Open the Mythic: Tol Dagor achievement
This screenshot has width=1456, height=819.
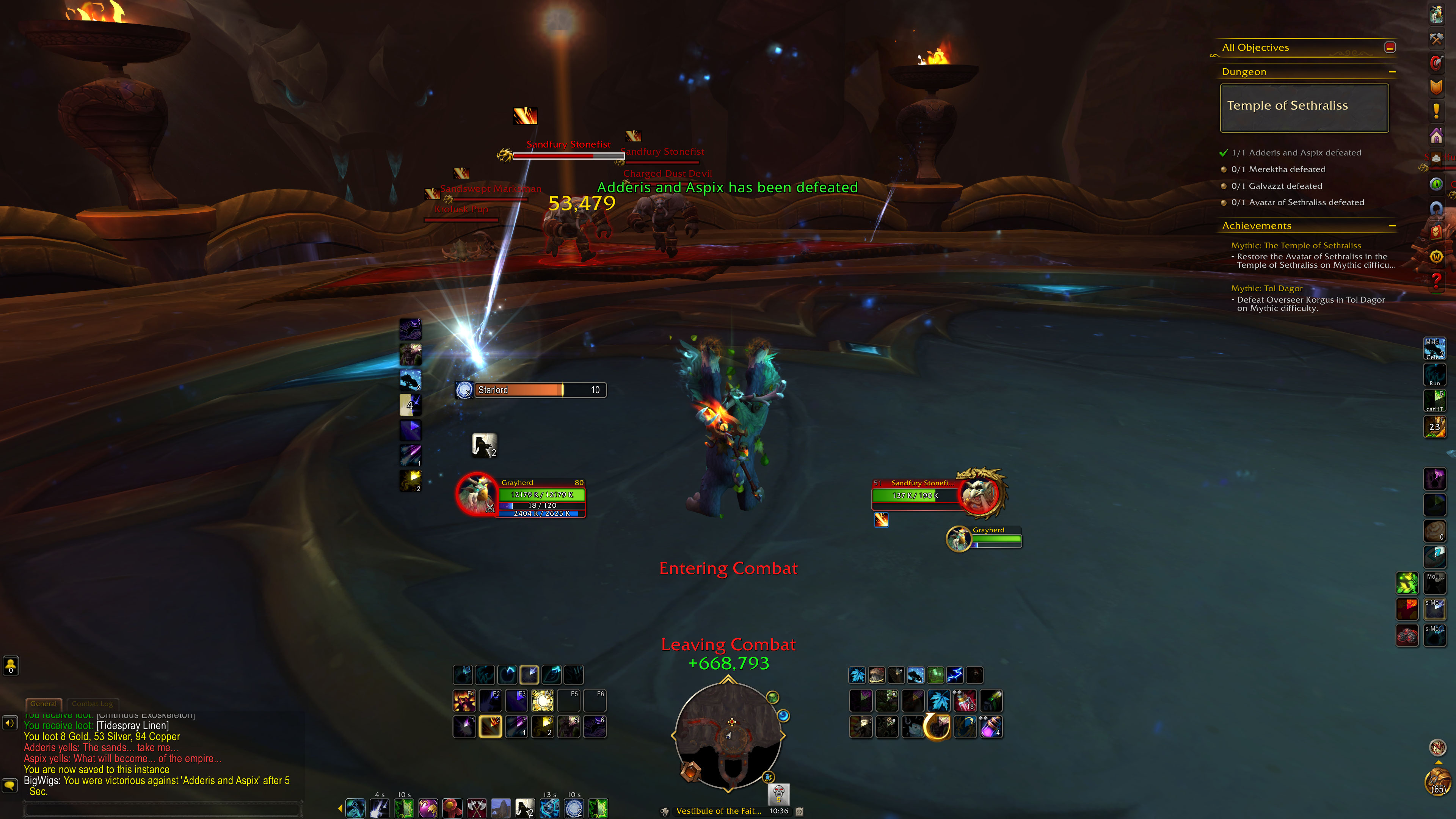click(1266, 288)
